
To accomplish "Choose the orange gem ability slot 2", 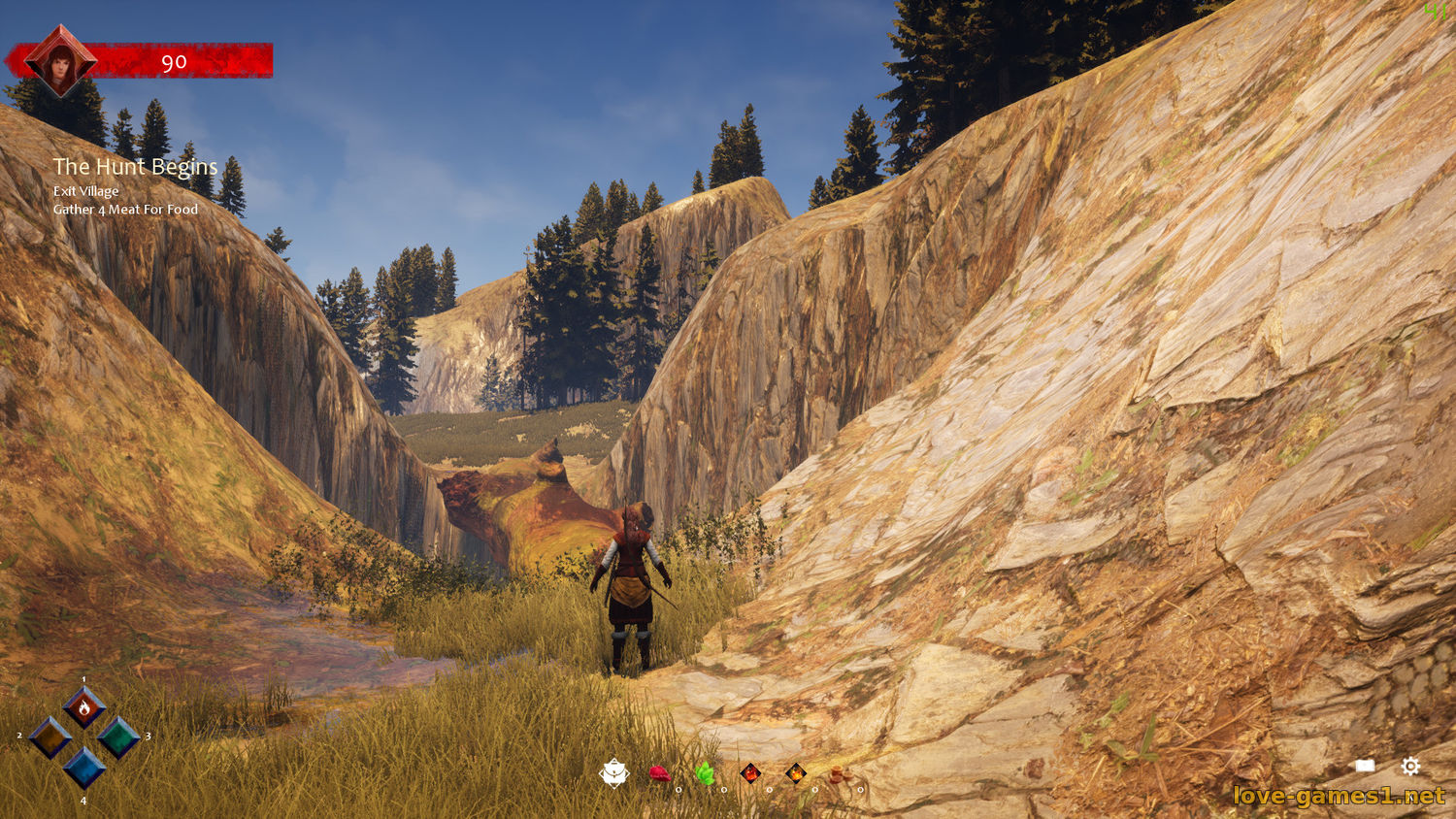I will coord(50,737).
